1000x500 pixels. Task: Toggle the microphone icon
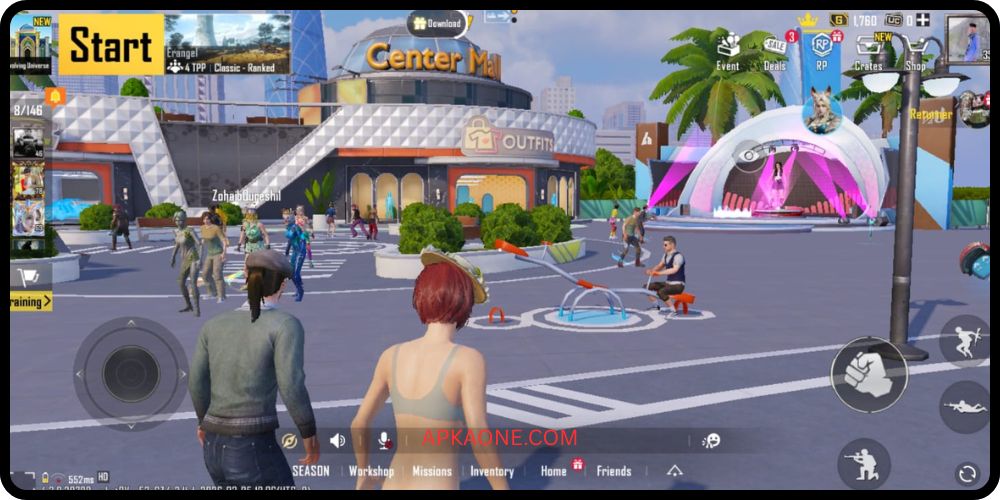pyautogui.click(x=383, y=440)
